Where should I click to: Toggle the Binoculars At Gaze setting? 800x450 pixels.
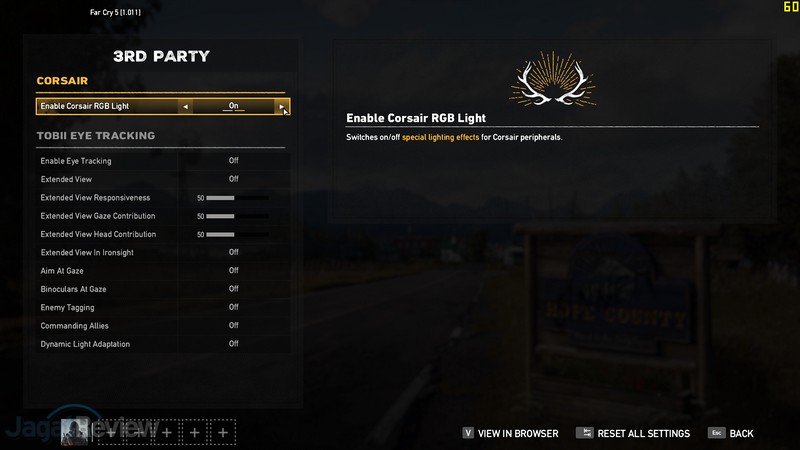tap(233, 289)
